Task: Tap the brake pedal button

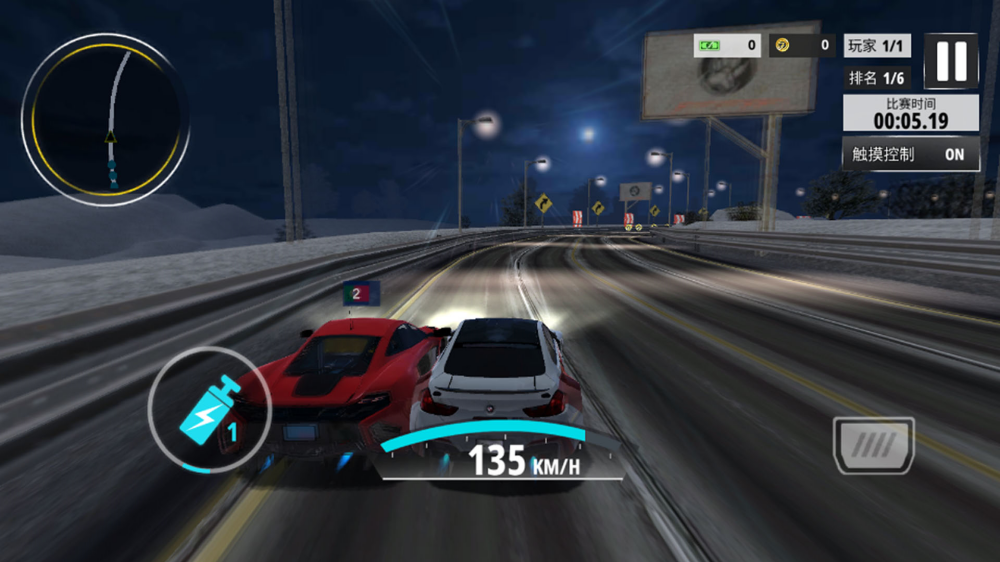Action: 874,445
